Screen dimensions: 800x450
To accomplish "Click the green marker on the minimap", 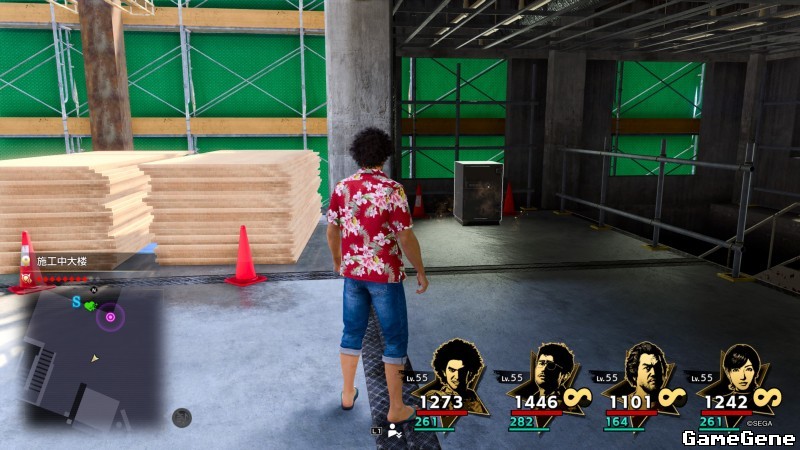I will pyautogui.click(x=90, y=303).
